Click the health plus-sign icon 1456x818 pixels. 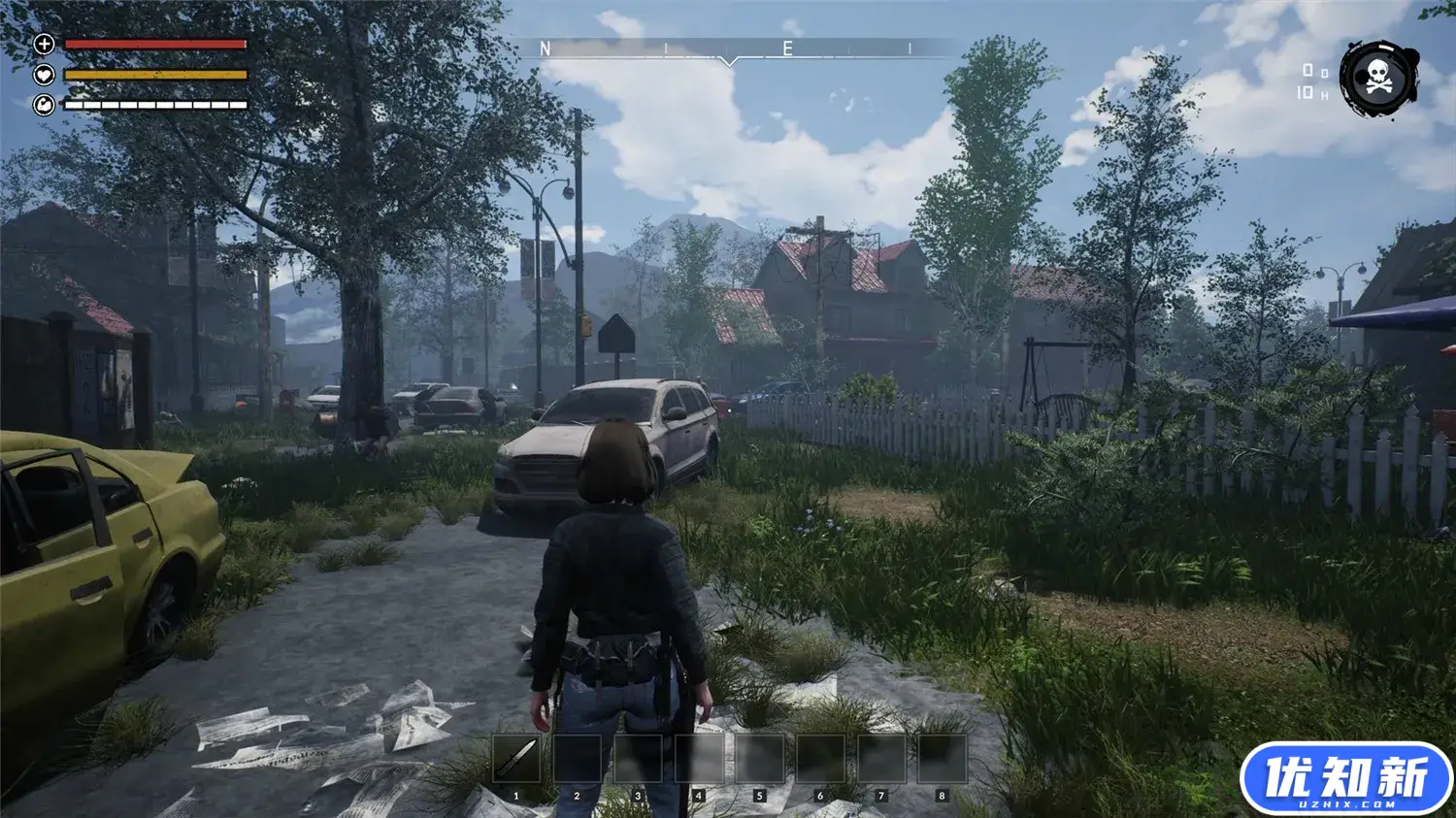point(44,44)
